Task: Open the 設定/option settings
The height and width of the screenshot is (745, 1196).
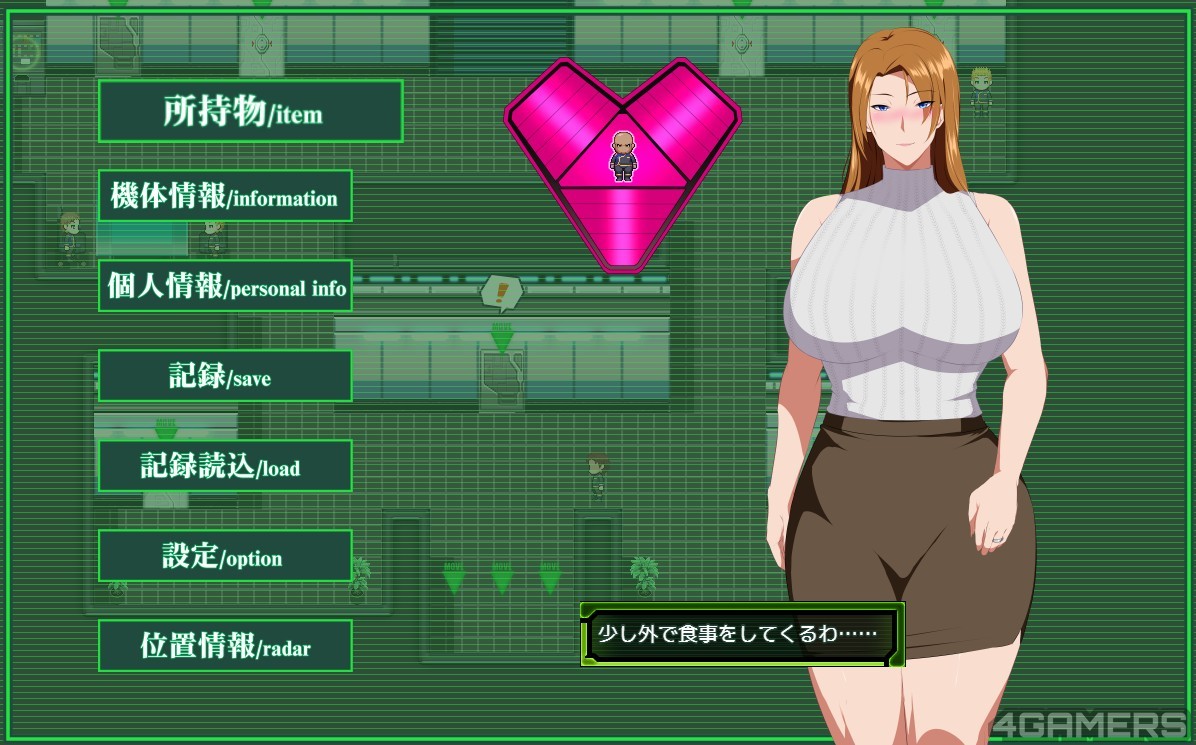Action: (x=225, y=556)
